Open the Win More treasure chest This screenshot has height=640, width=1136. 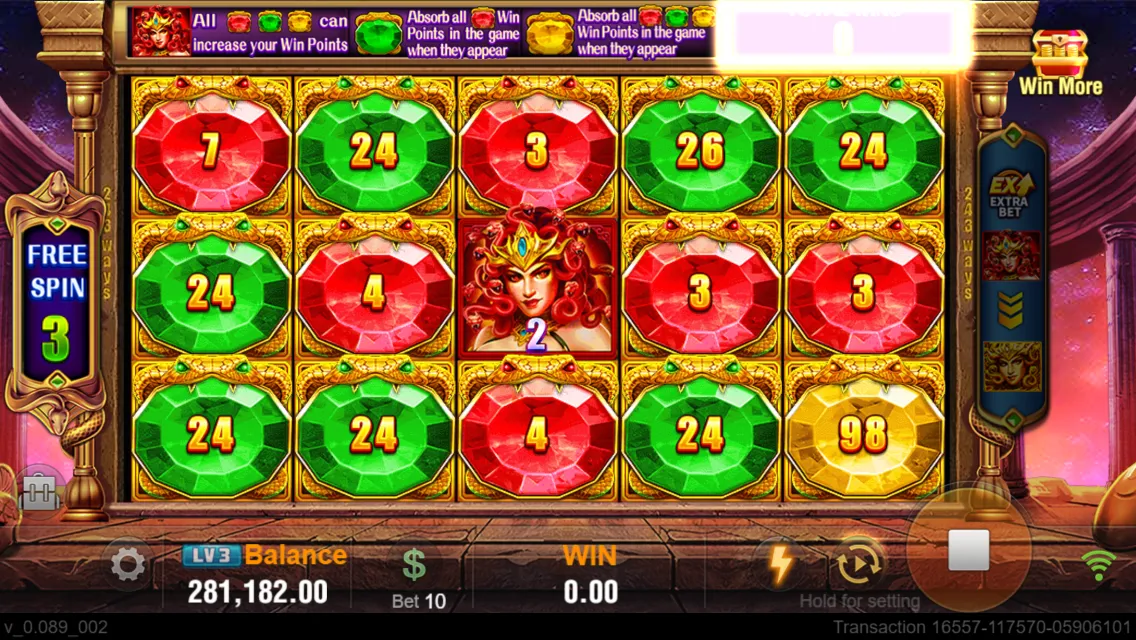pos(1059,62)
